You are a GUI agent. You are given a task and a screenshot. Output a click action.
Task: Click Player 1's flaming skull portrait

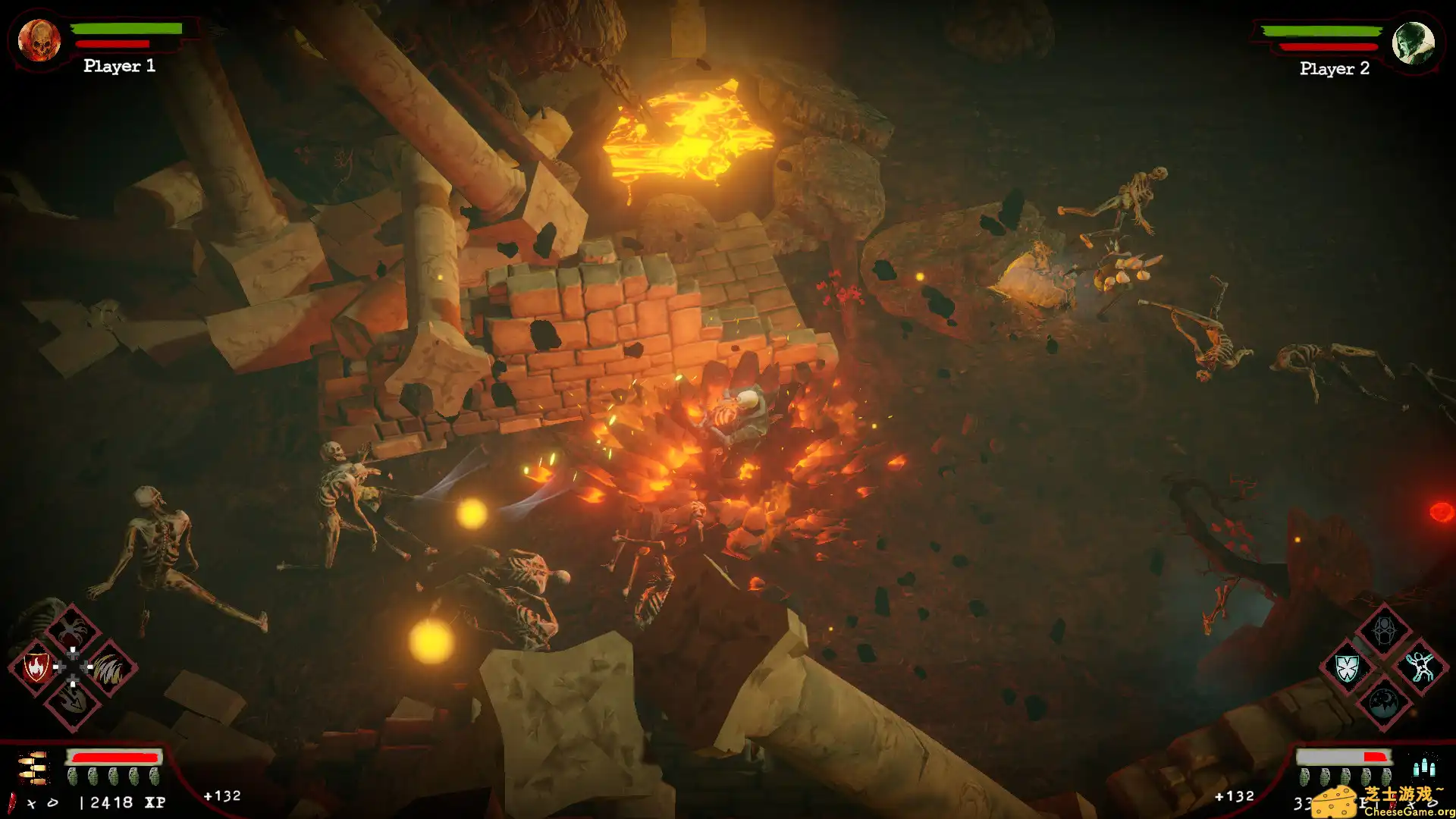39,40
